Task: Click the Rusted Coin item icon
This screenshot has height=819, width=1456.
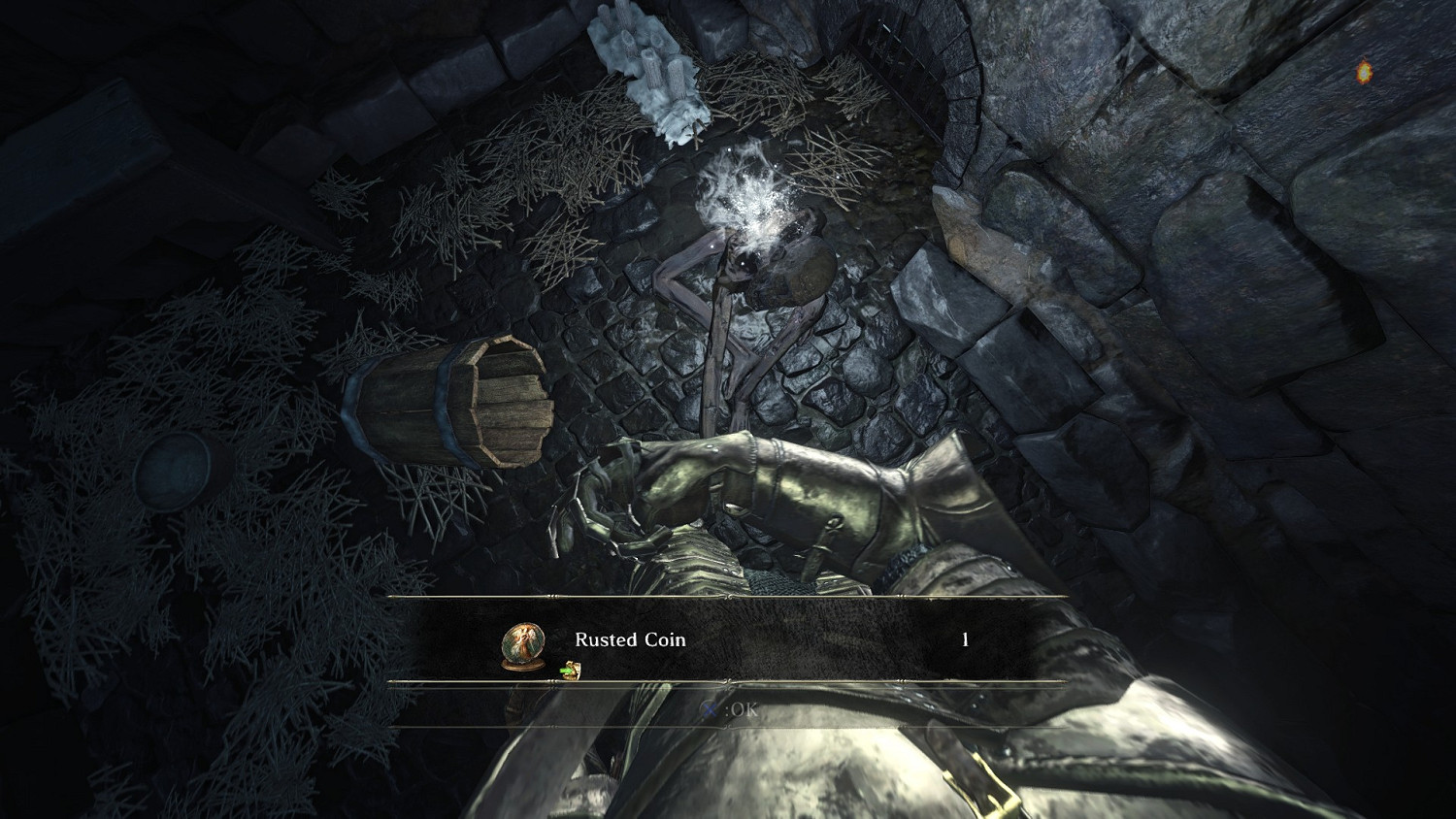Action: pos(522,640)
